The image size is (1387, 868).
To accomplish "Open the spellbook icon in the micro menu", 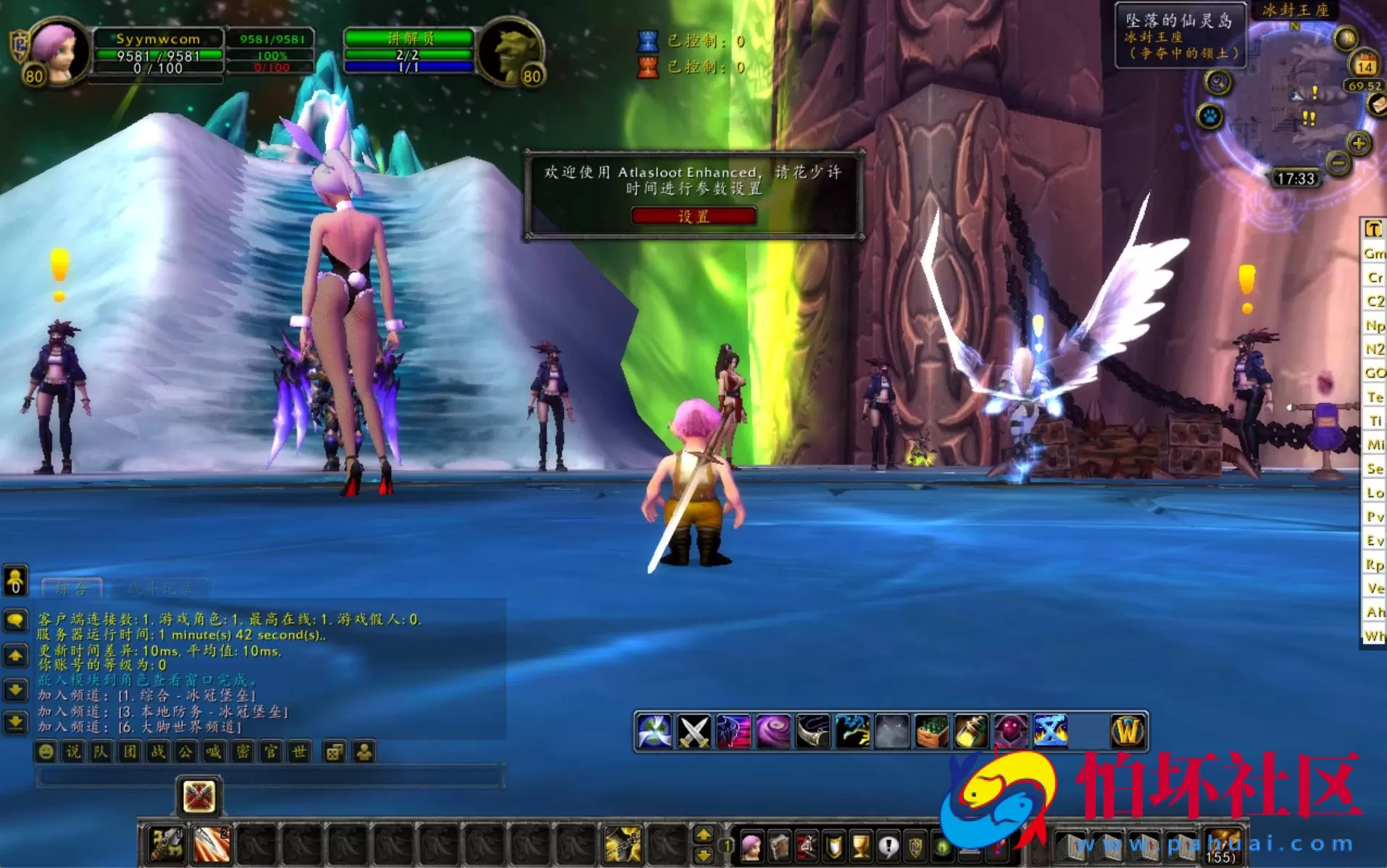I will (780, 847).
